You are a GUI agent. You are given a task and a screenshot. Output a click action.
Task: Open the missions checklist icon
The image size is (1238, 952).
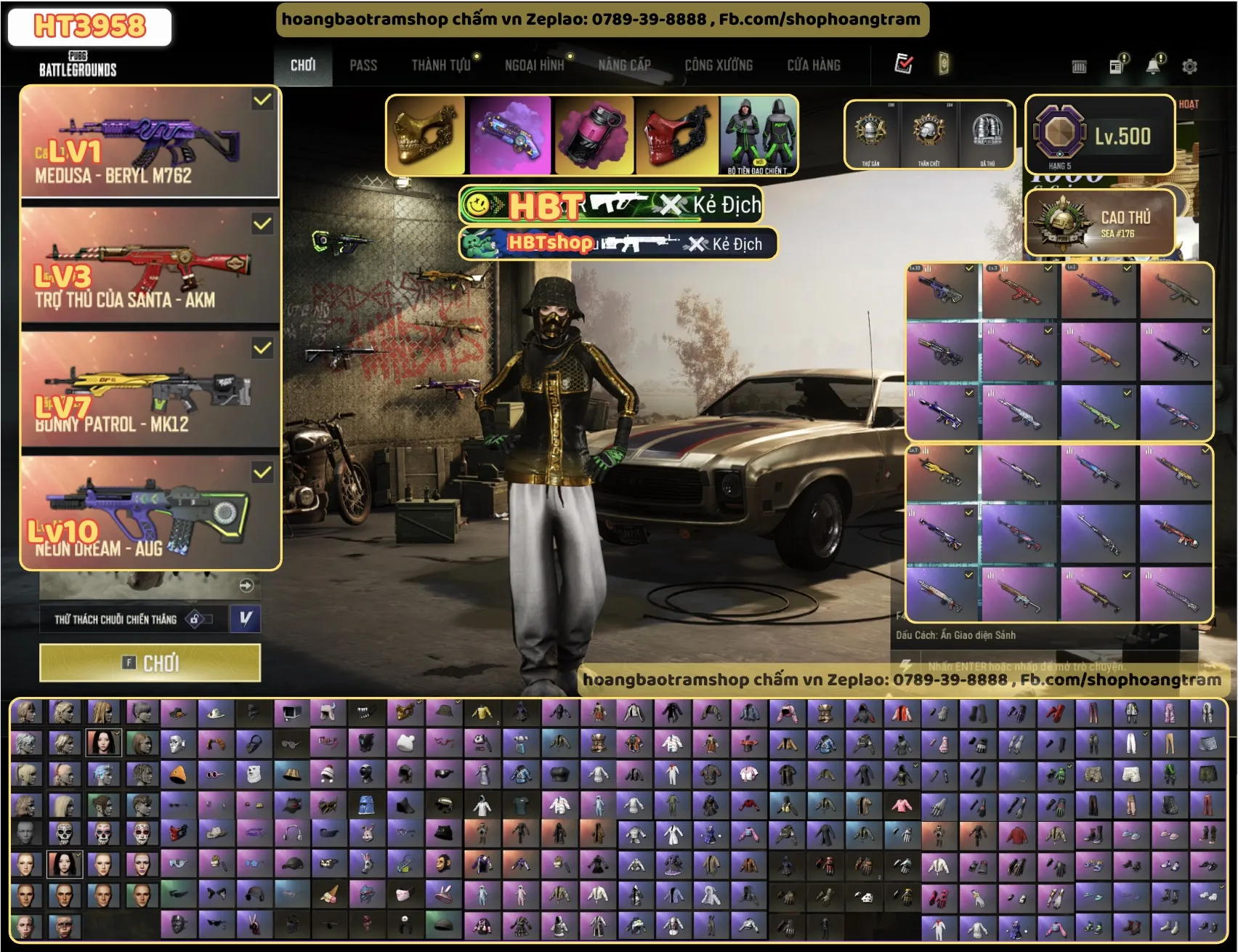903,64
